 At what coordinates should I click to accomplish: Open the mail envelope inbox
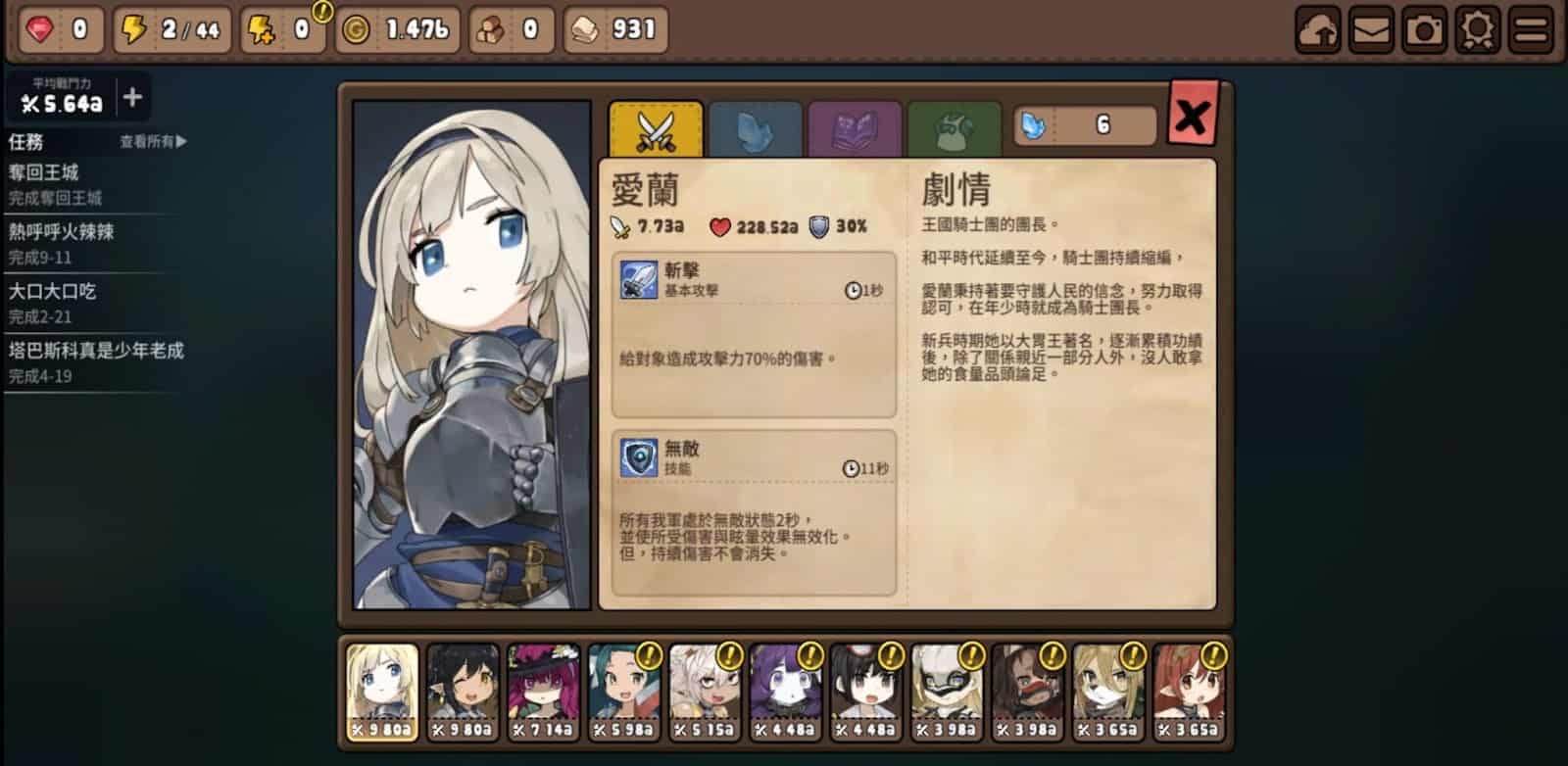point(1371,30)
